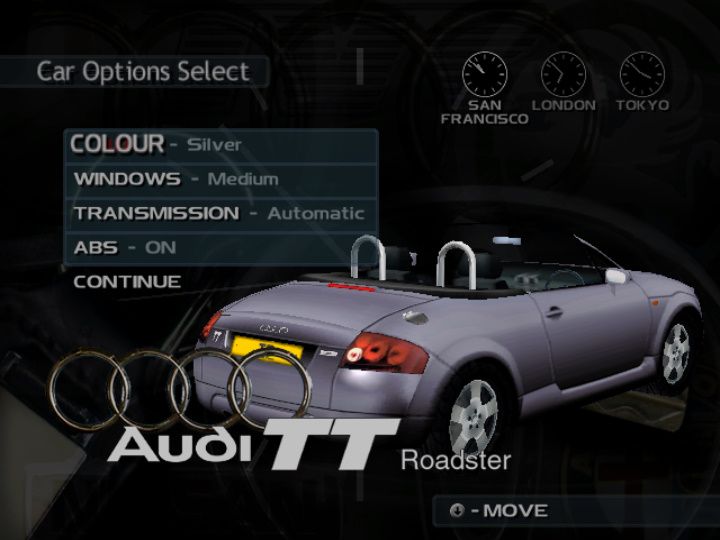
Task: Click CONTINUE to proceed
Action: [128, 282]
